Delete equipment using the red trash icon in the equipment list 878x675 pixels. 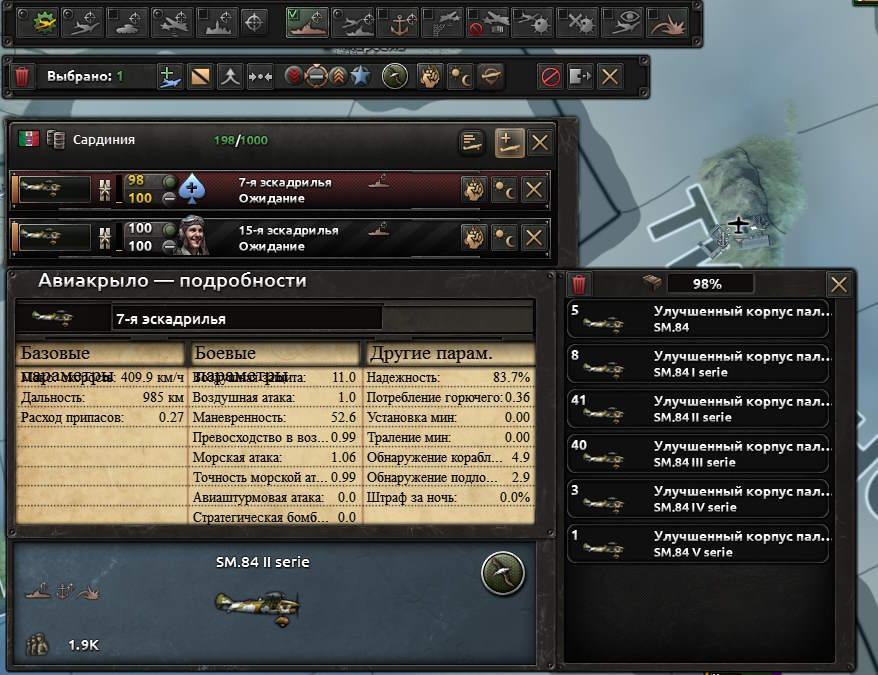[579, 284]
